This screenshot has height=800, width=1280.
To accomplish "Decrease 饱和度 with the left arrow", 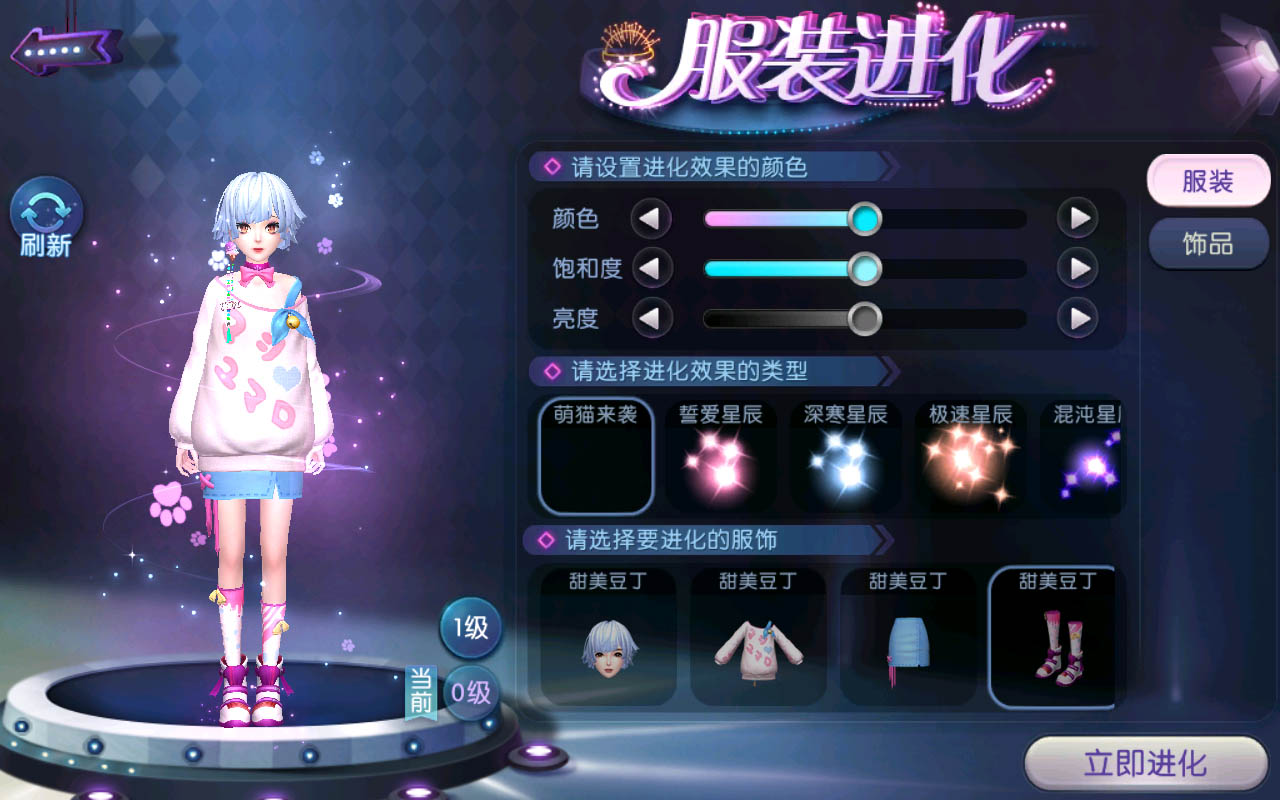I will tap(651, 268).
